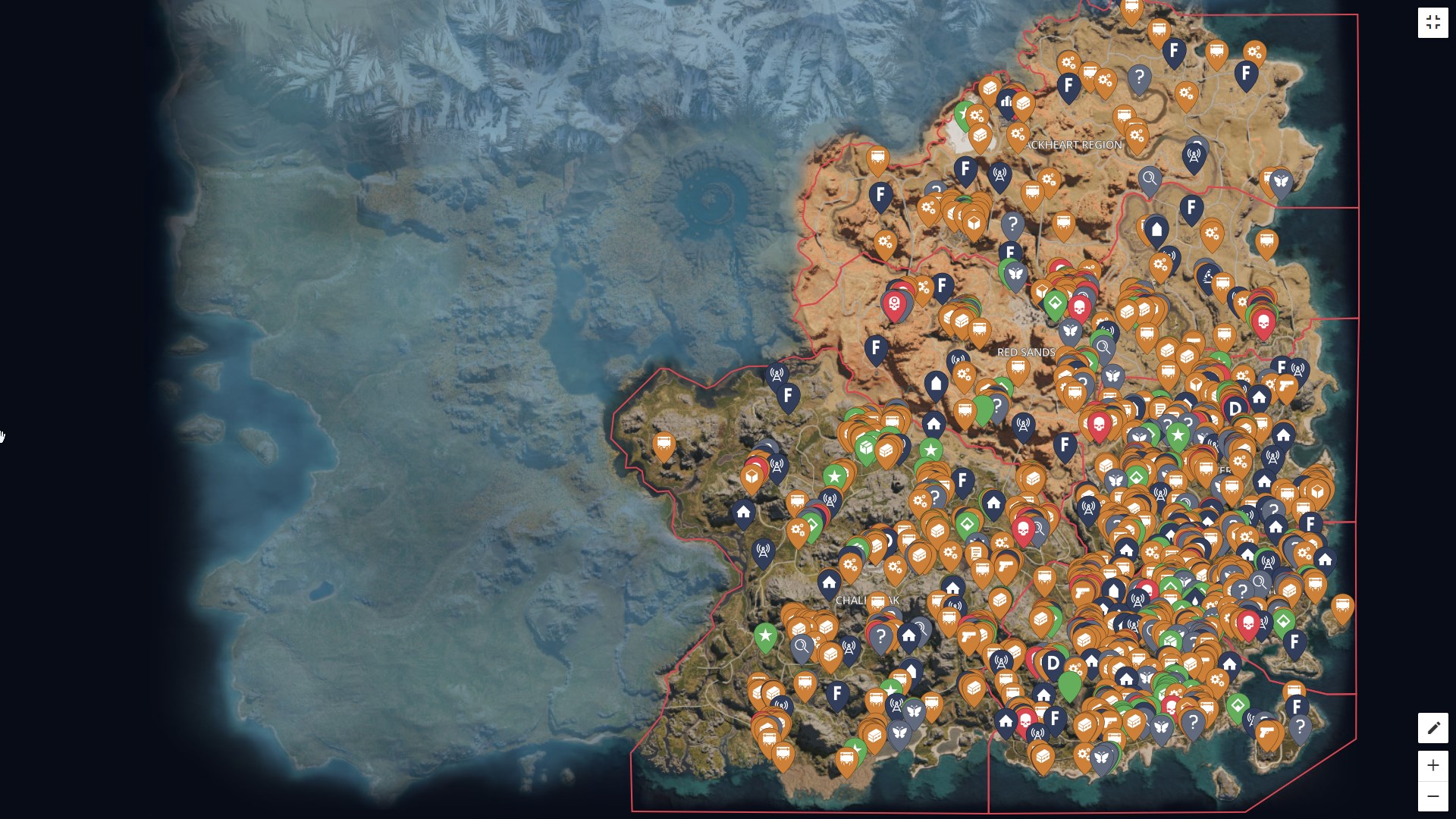Zoom in using the plus button
Screen dimensions: 1456x819
click(1432, 765)
